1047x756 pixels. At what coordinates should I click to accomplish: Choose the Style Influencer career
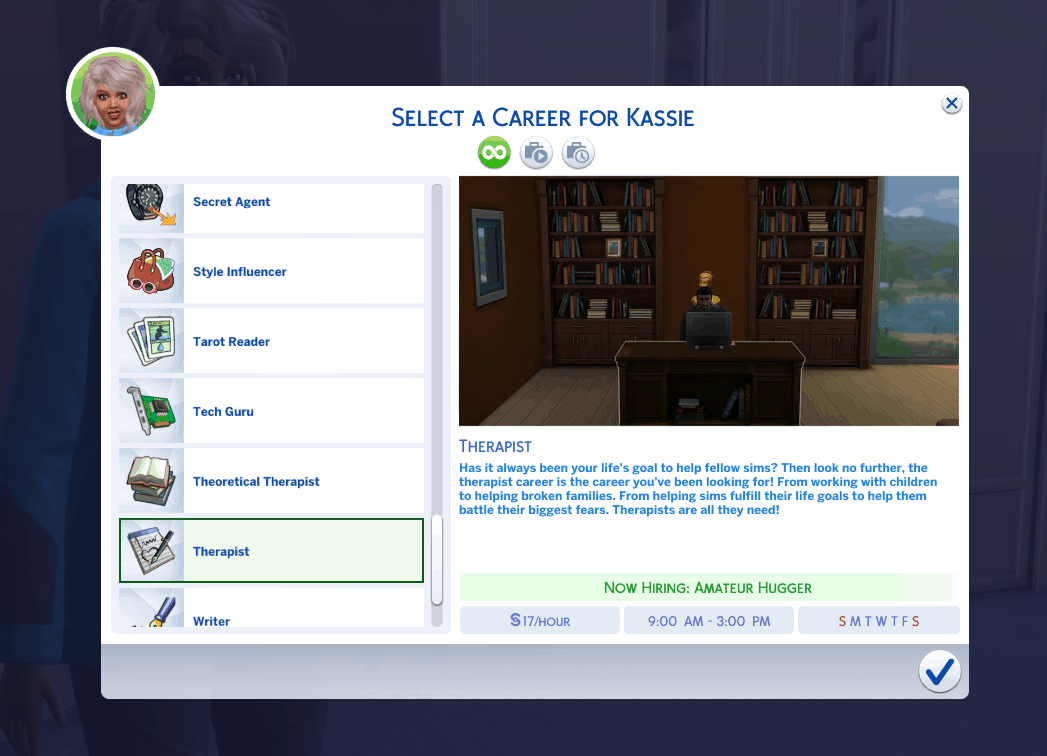click(x=271, y=272)
